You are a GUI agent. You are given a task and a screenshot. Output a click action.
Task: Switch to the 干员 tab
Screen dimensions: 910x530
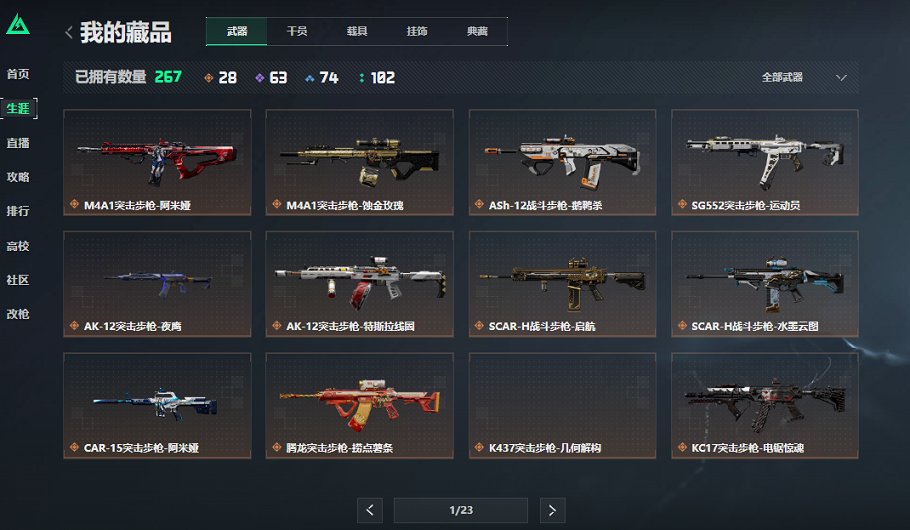pyautogui.click(x=297, y=31)
